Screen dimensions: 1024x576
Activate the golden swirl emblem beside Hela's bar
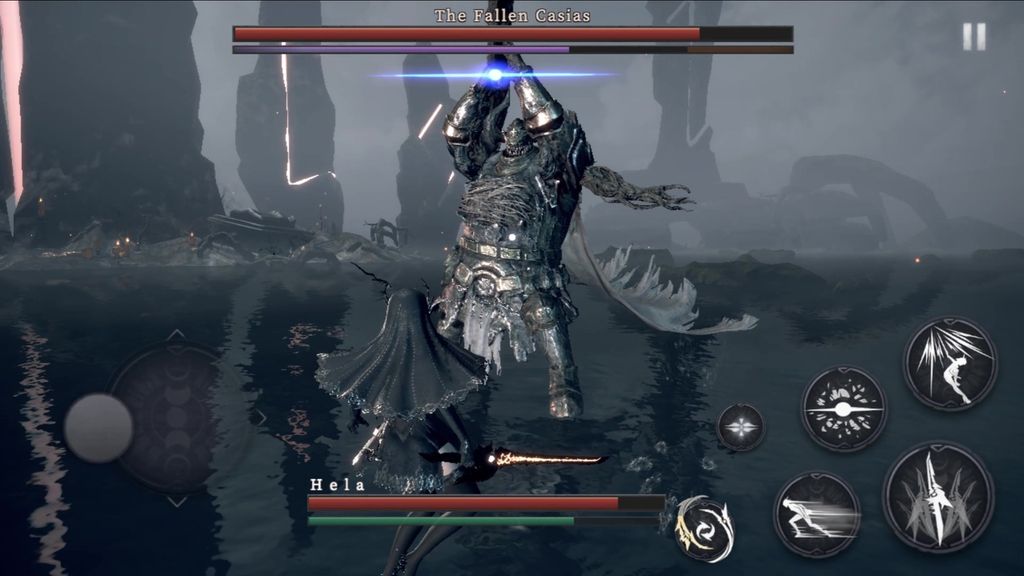click(x=704, y=528)
